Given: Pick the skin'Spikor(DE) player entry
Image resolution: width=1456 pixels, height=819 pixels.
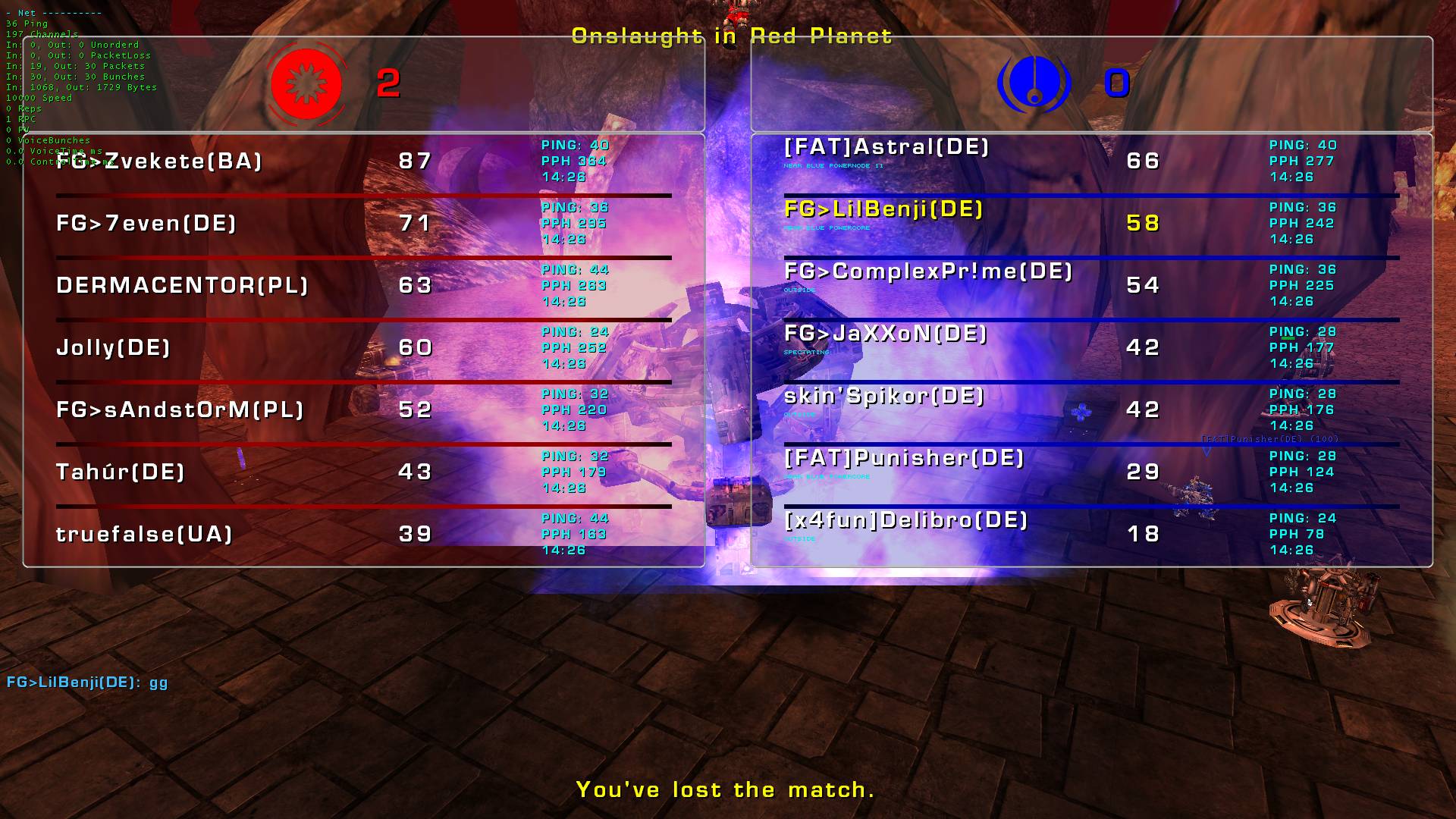Looking at the screenshot, I should click(884, 396).
